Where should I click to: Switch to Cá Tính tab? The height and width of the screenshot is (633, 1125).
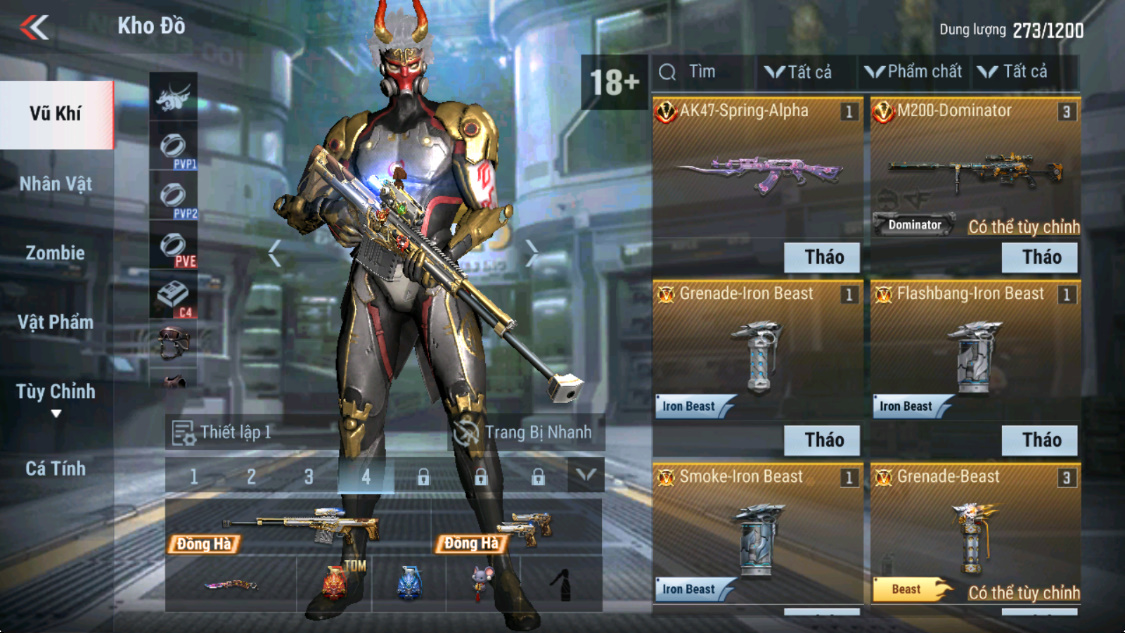[x=55, y=468]
